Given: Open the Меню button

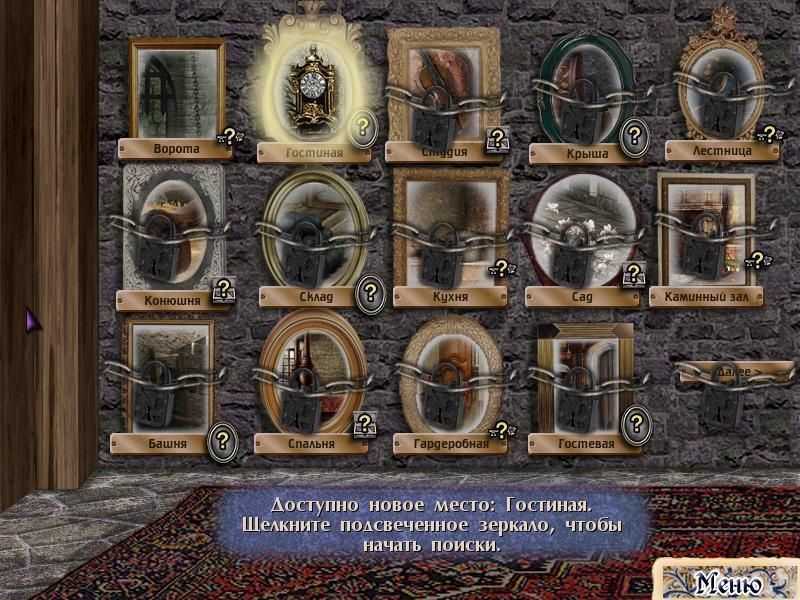Looking at the screenshot, I should point(728,581).
